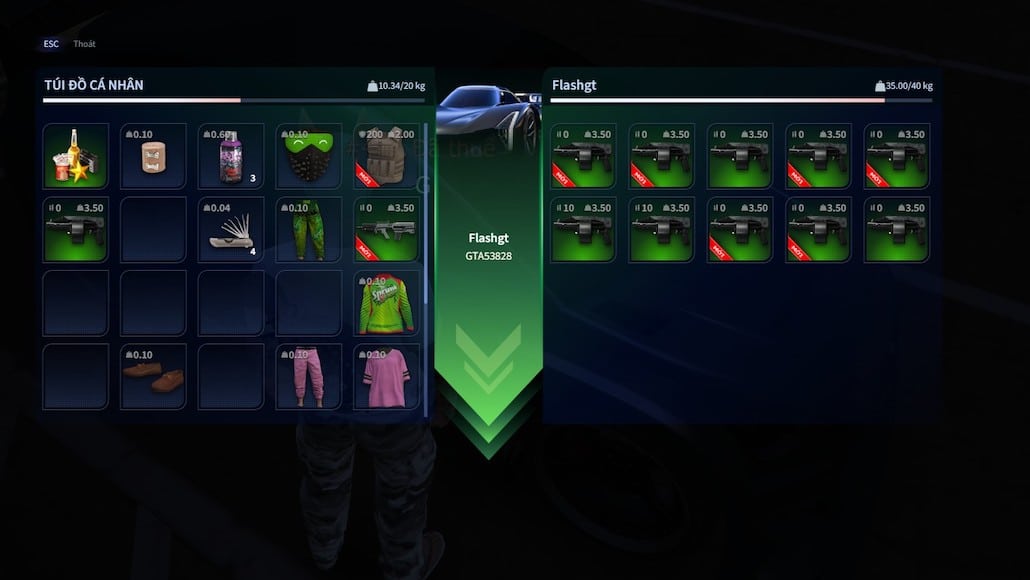Select the green patterned pants
Screen dimensions: 1030x580
coord(308,230)
